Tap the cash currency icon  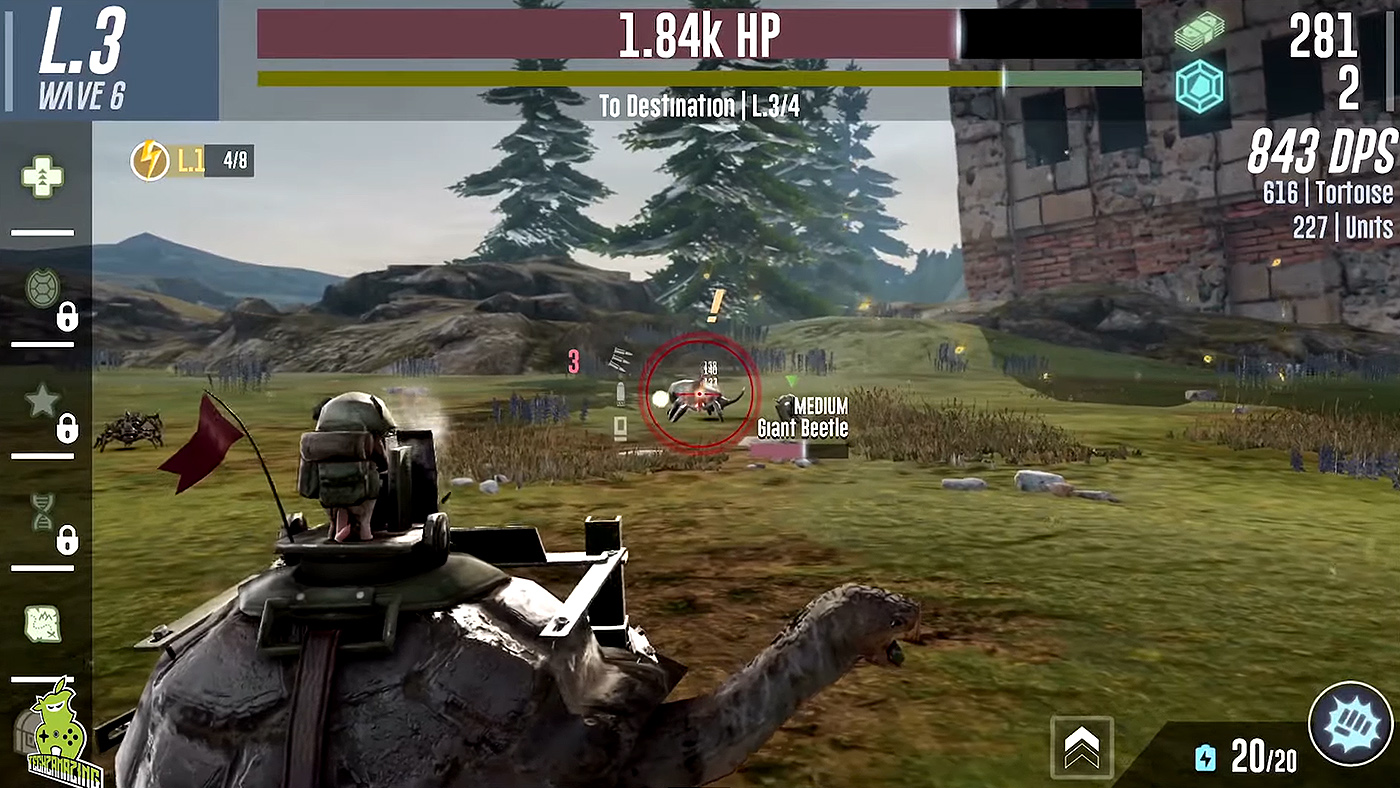click(x=1199, y=33)
